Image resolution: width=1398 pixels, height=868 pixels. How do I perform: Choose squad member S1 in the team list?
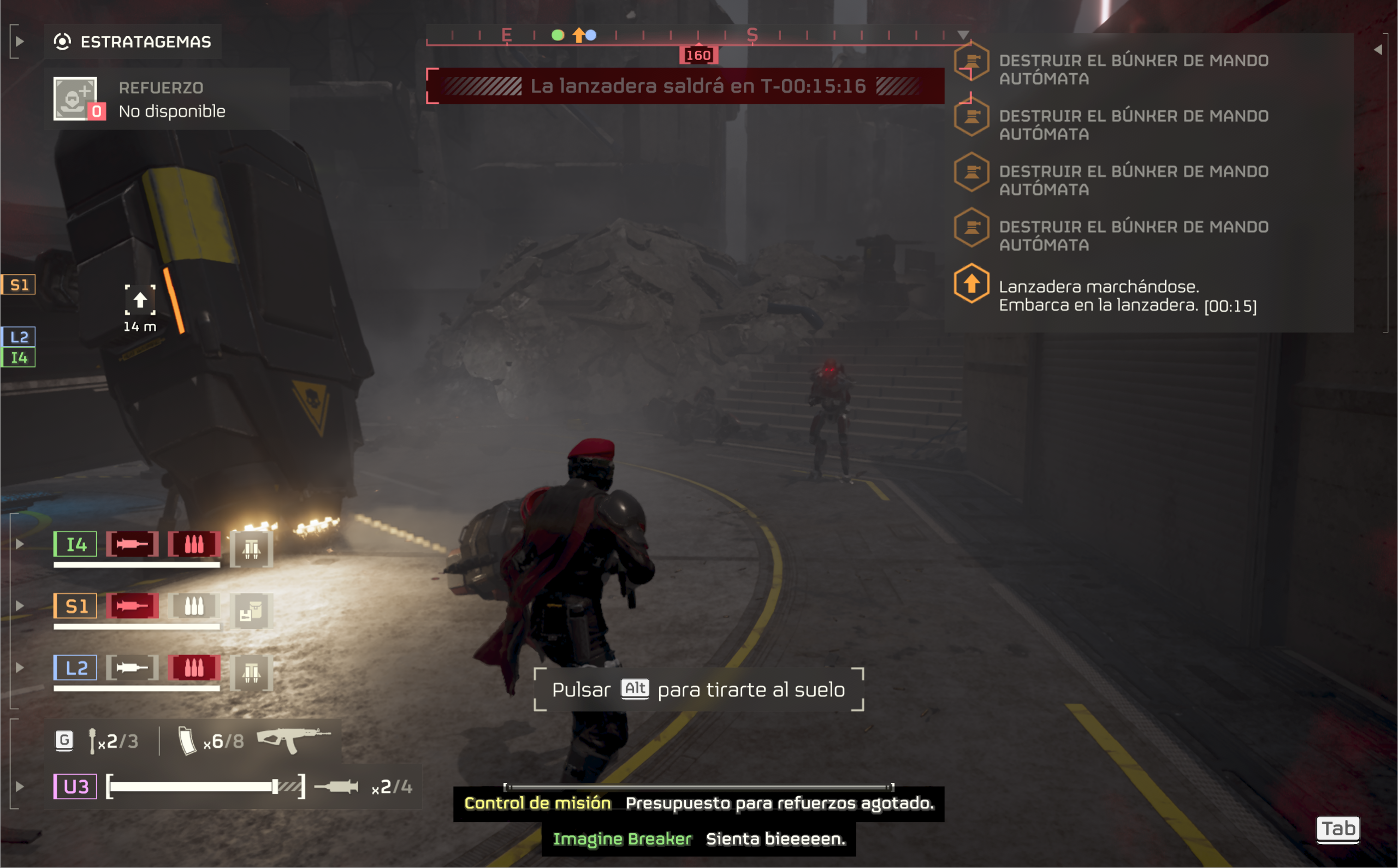point(75,606)
